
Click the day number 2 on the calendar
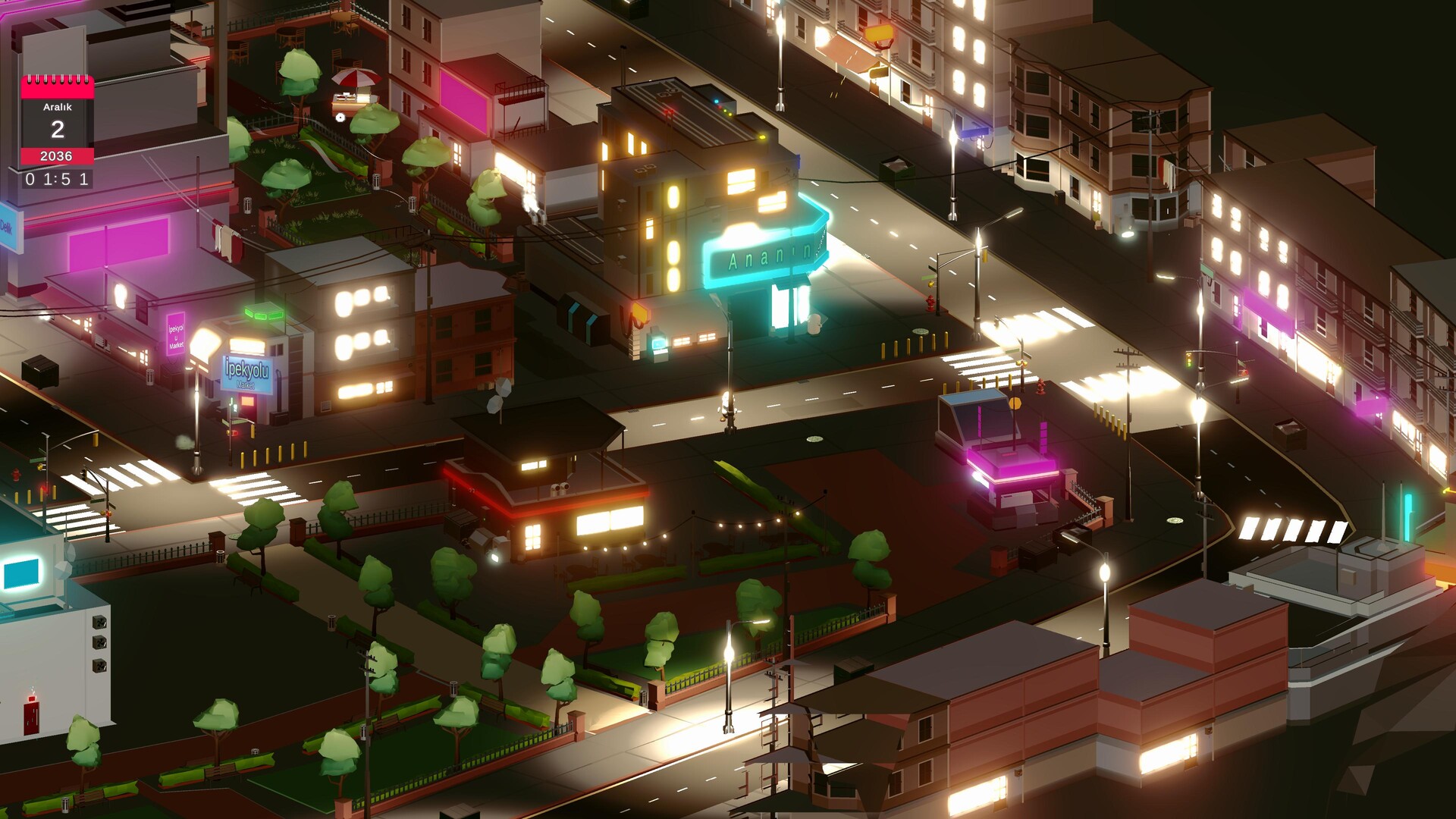pos(56,130)
